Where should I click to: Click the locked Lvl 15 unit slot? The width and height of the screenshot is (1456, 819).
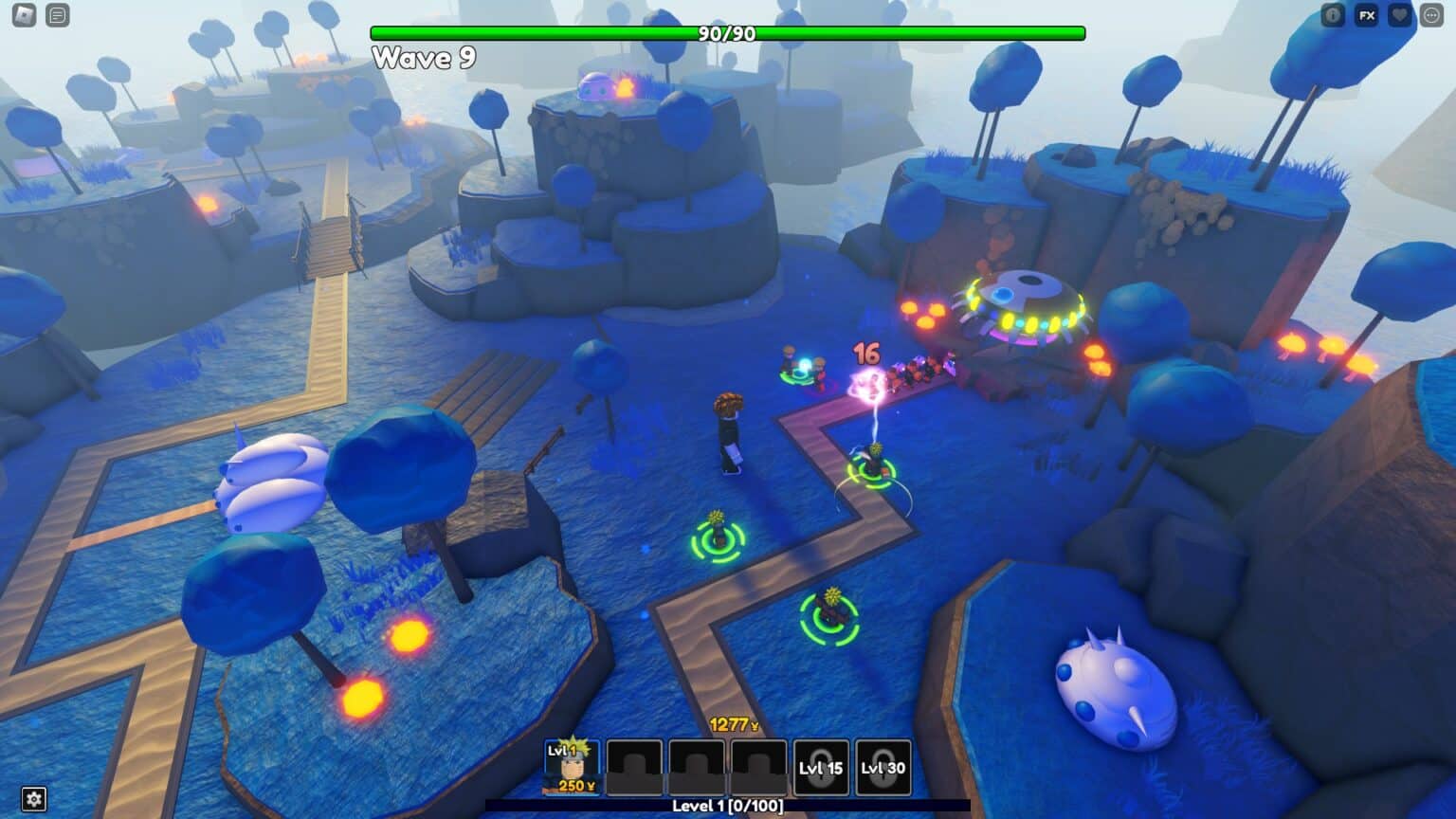pos(823,768)
